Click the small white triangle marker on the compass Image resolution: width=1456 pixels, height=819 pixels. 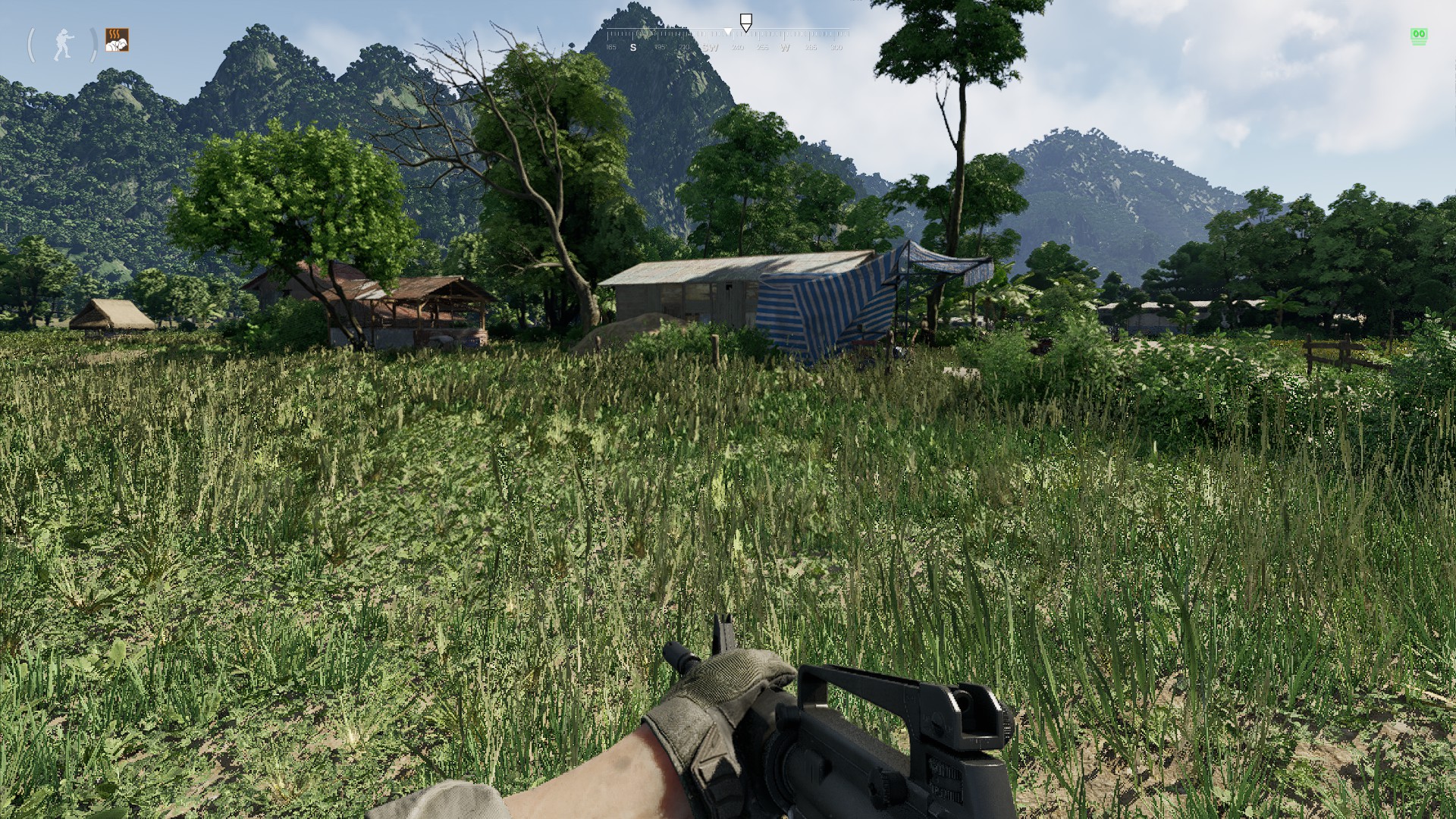coord(728,31)
